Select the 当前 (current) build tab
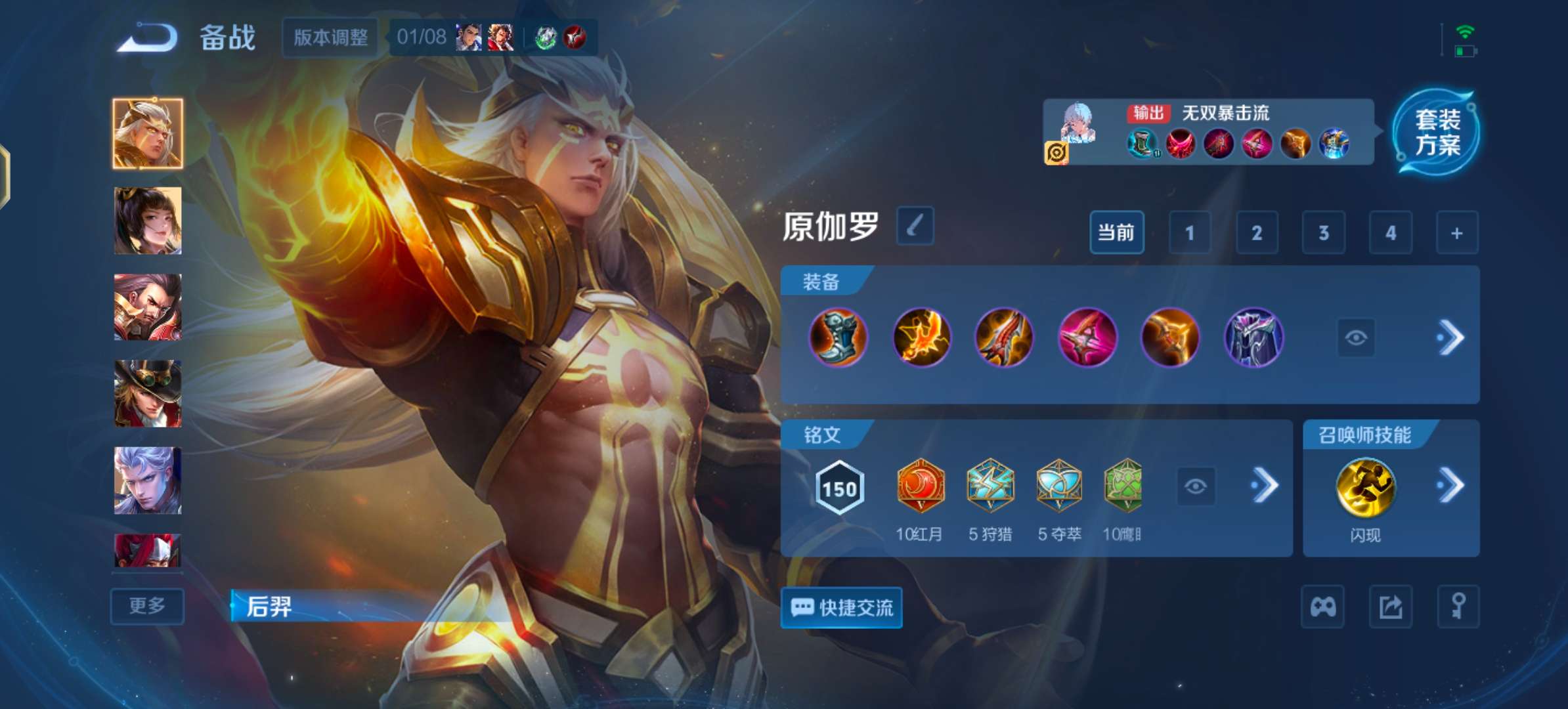Screen dimensions: 1568x709 tap(1116, 233)
